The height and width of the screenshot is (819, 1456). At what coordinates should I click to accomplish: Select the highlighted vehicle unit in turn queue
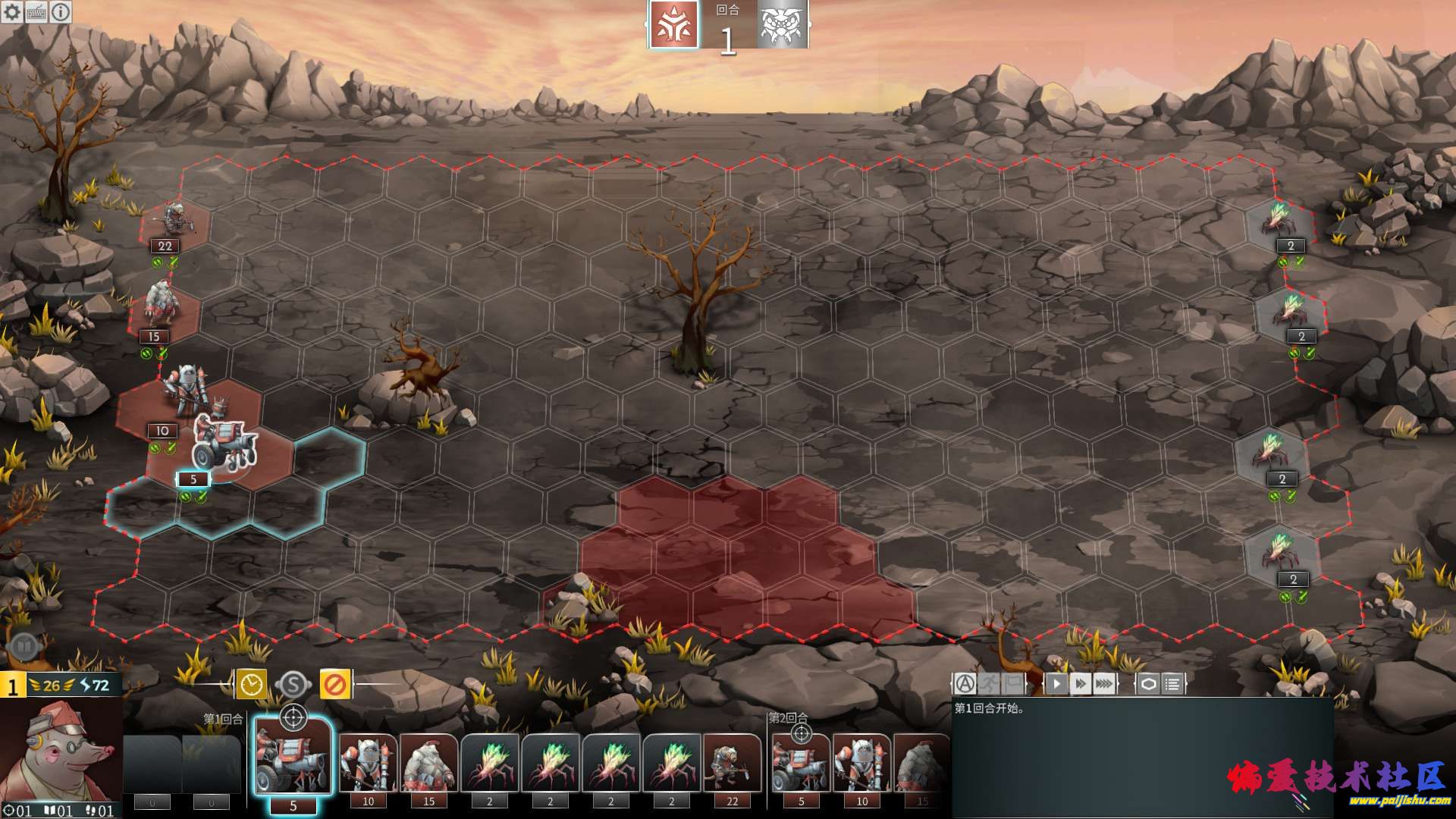click(293, 758)
